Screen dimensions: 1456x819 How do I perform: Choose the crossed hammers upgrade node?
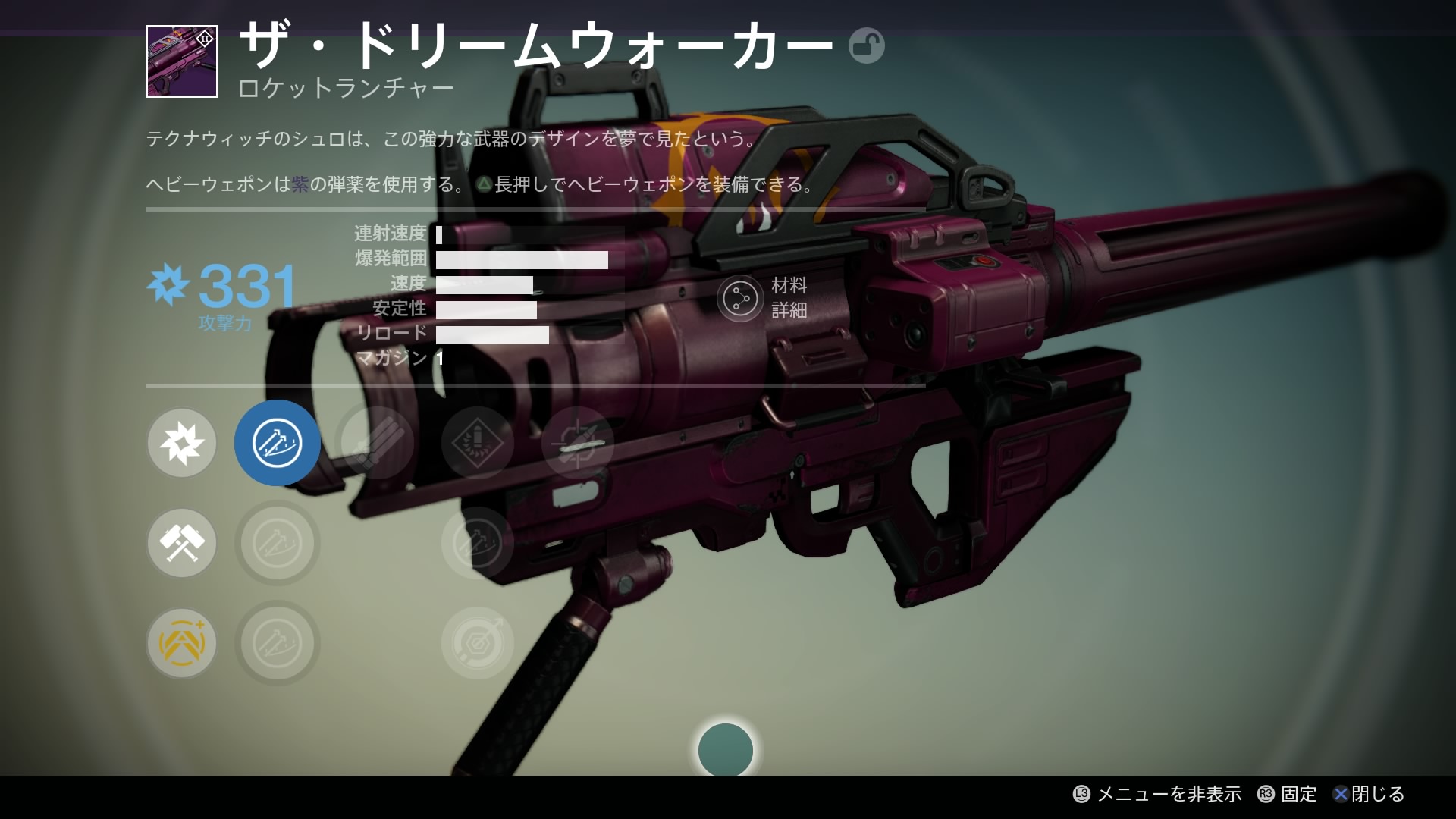182,543
